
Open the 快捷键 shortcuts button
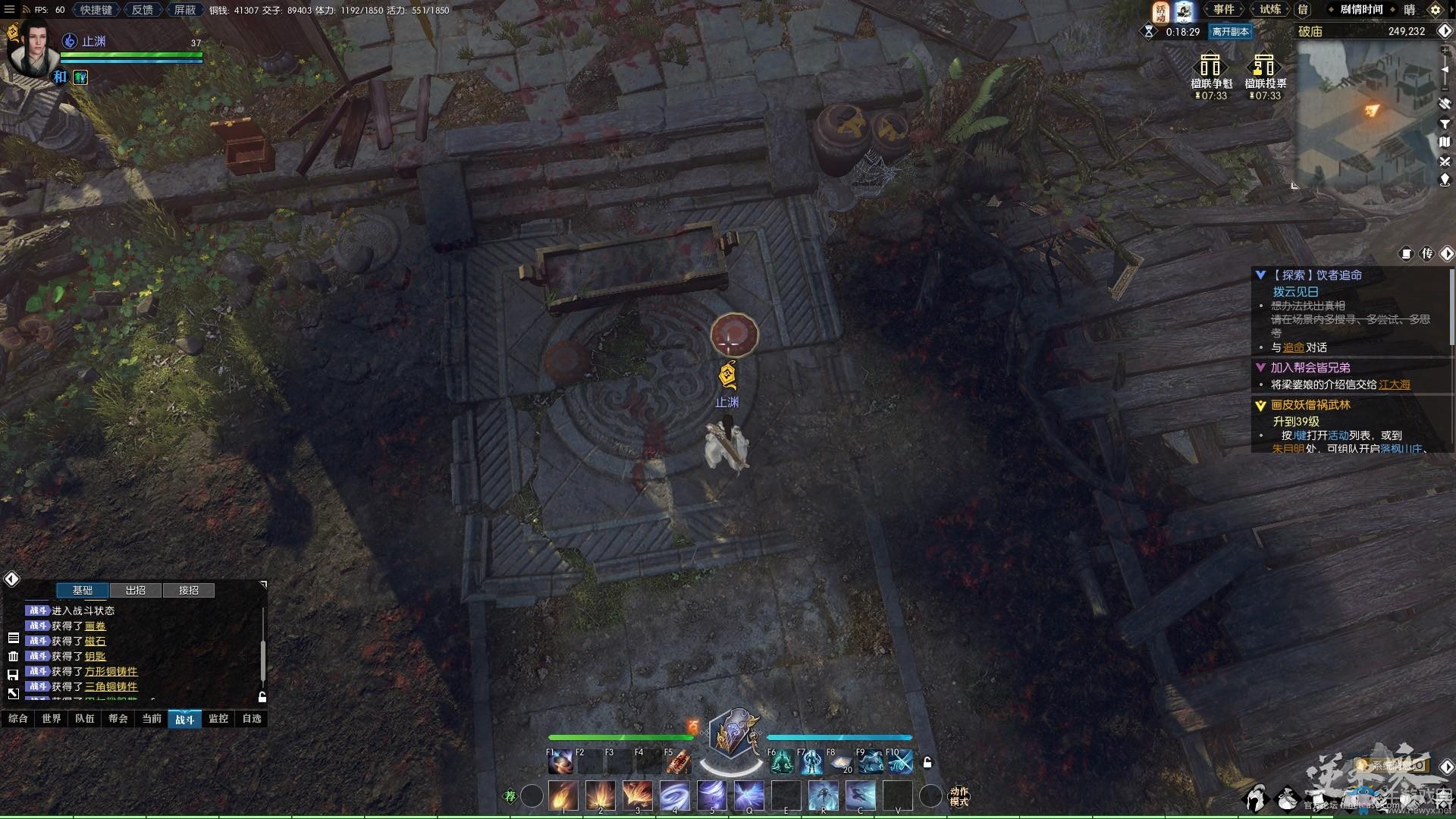pyautogui.click(x=96, y=10)
